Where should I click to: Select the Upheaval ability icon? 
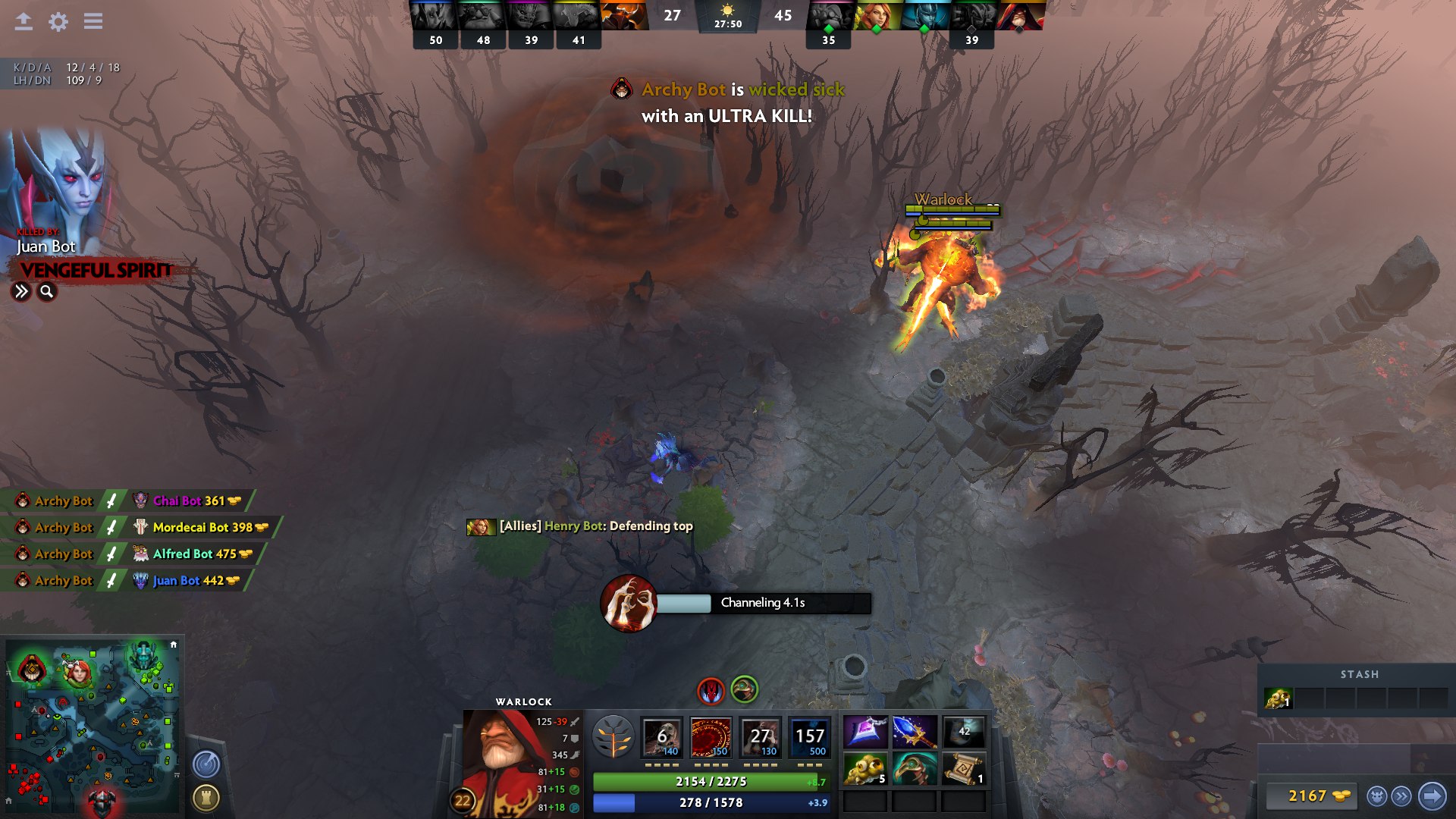click(760, 736)
